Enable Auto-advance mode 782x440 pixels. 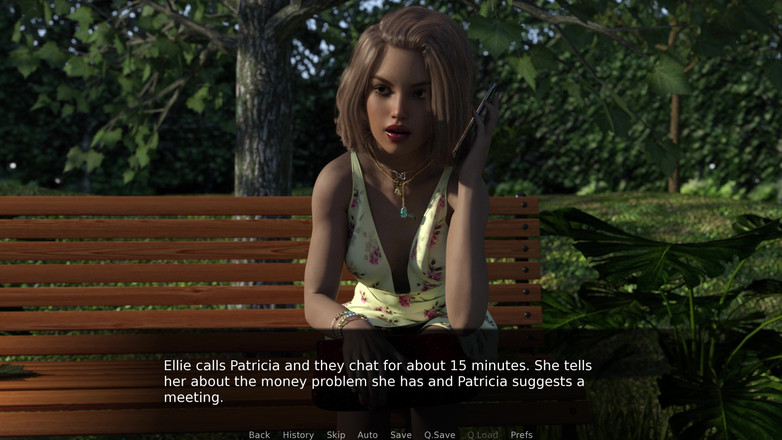coord(368,435)
